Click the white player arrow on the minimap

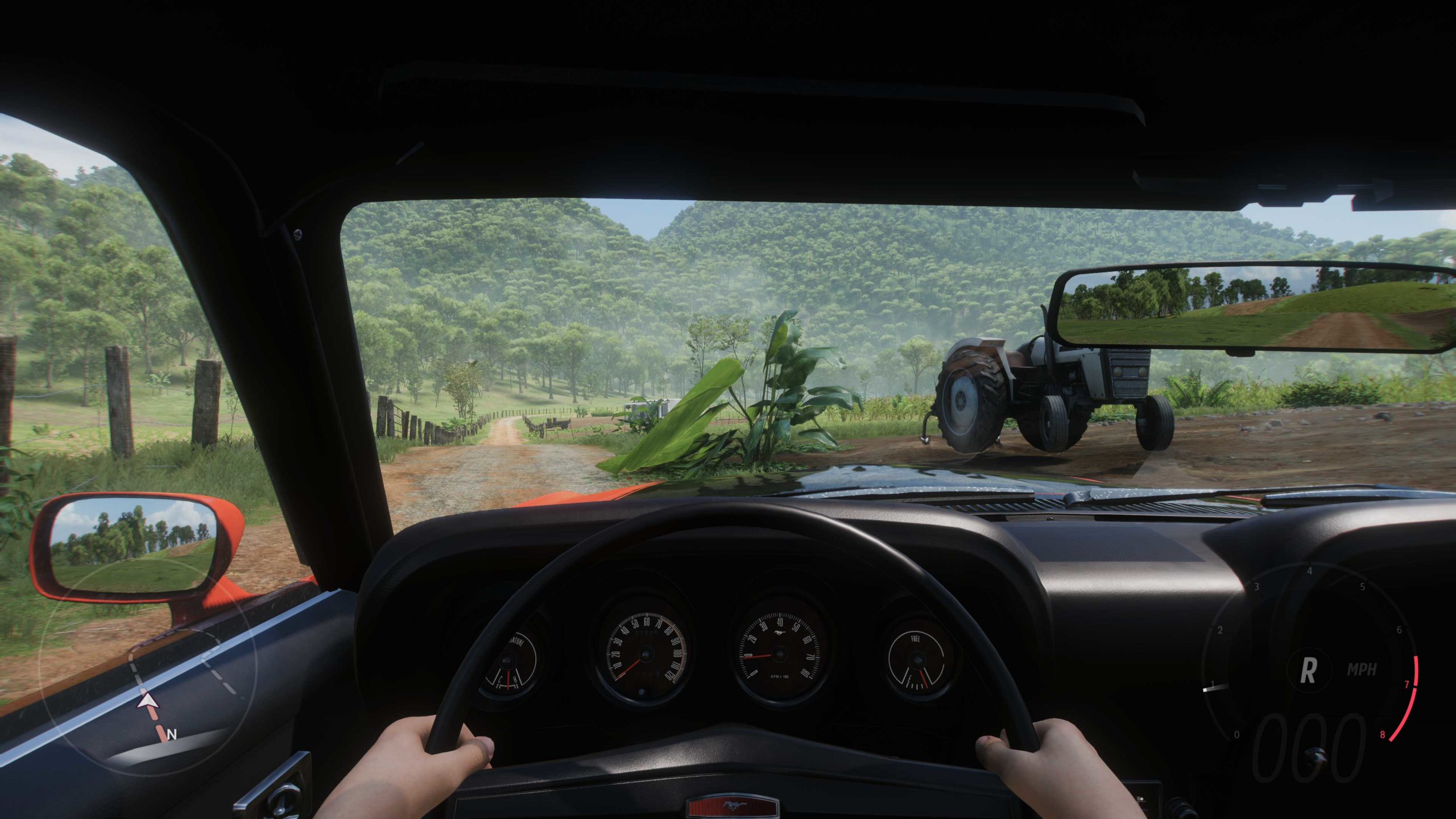tap(148, 701)
